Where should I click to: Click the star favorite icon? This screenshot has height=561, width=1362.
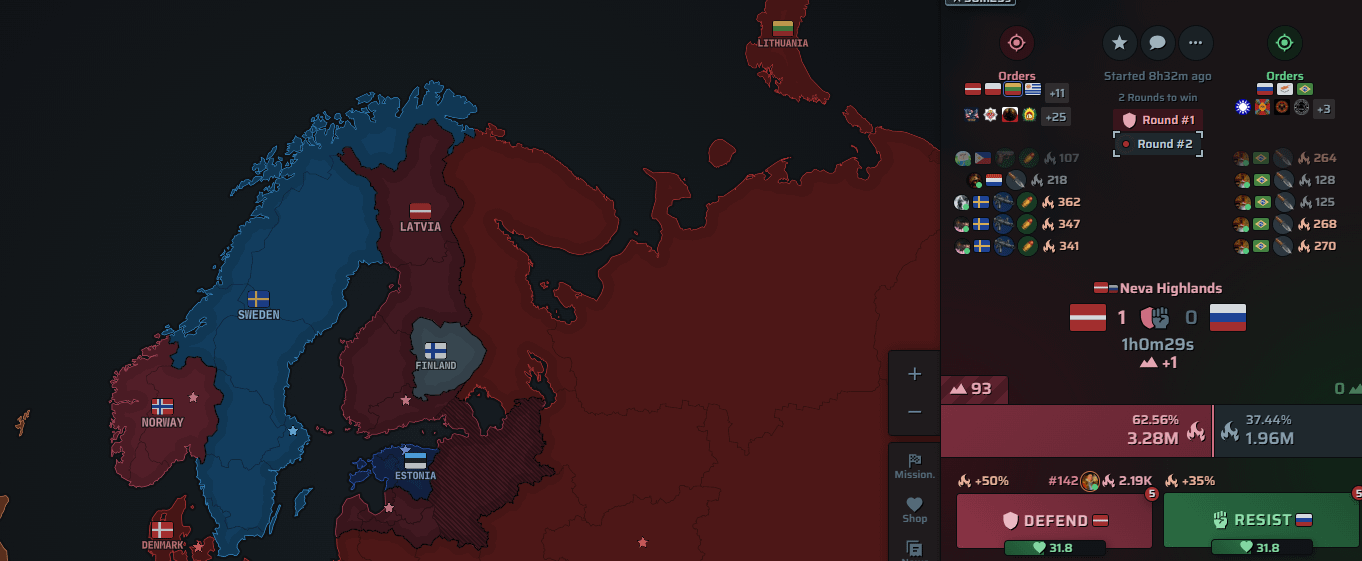[x=1120, y=43]
